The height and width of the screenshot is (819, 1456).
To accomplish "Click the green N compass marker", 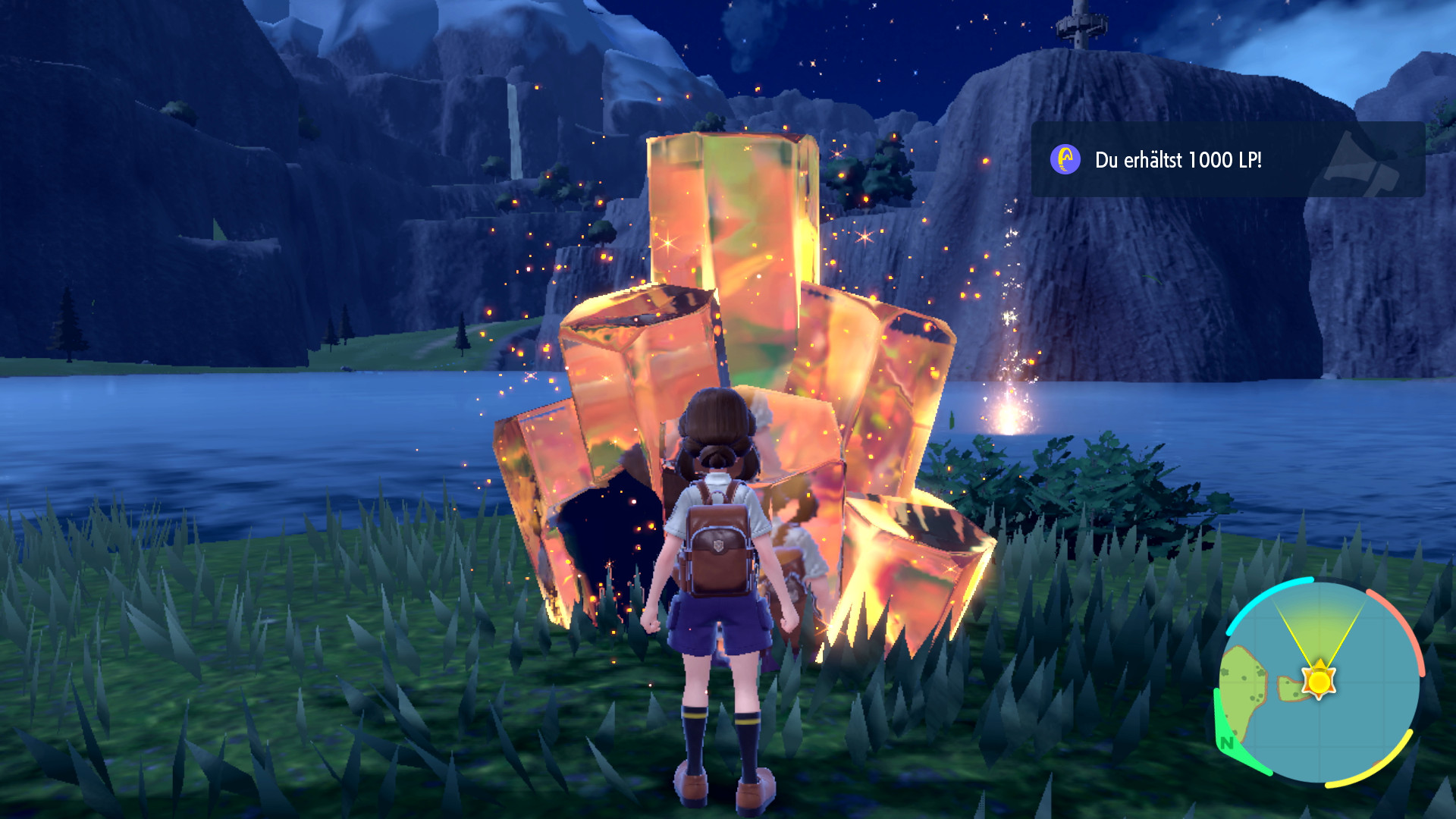I will (1227, 743).
